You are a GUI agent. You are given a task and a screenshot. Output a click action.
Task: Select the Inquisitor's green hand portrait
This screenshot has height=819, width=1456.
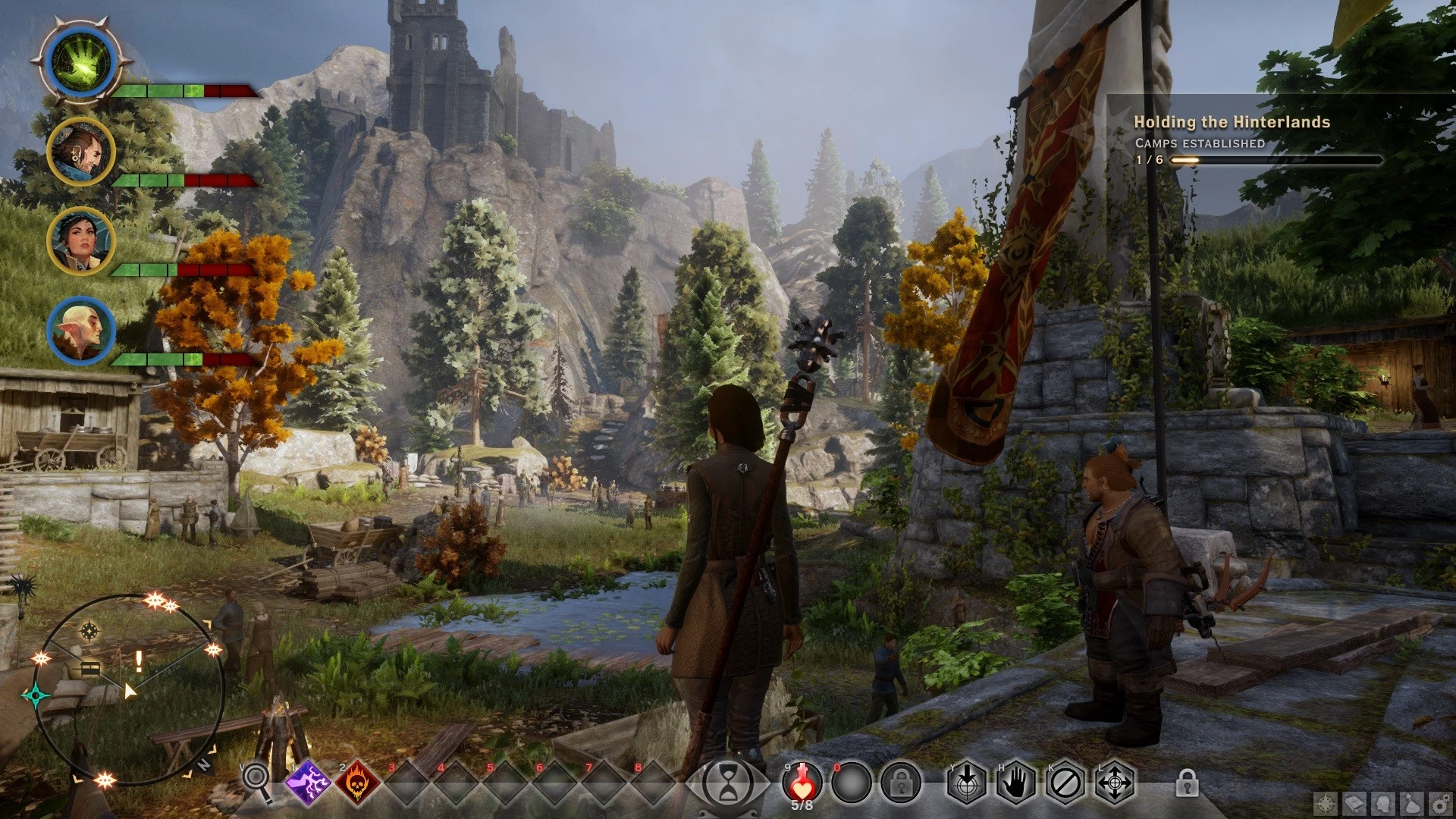(x=80, y=62)
